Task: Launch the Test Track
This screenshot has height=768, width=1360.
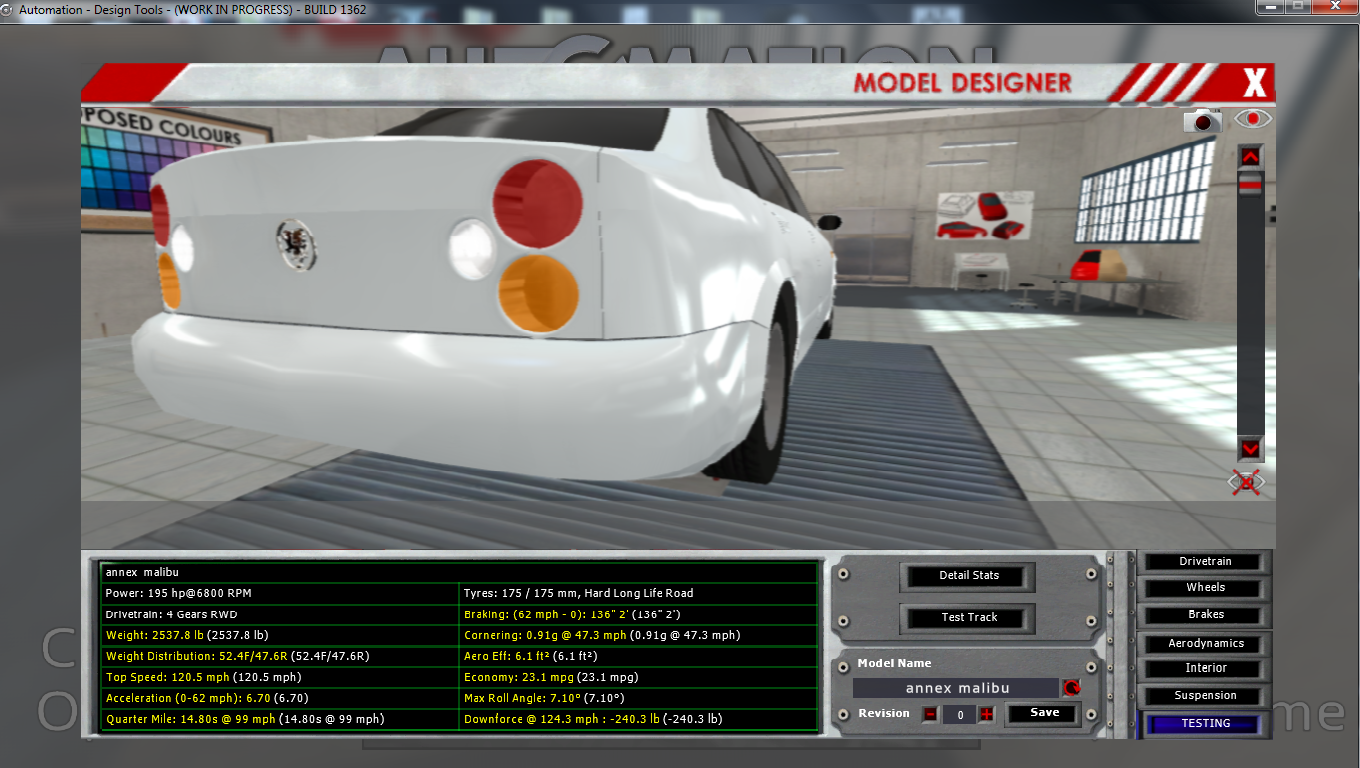Action: pos(968,617)
